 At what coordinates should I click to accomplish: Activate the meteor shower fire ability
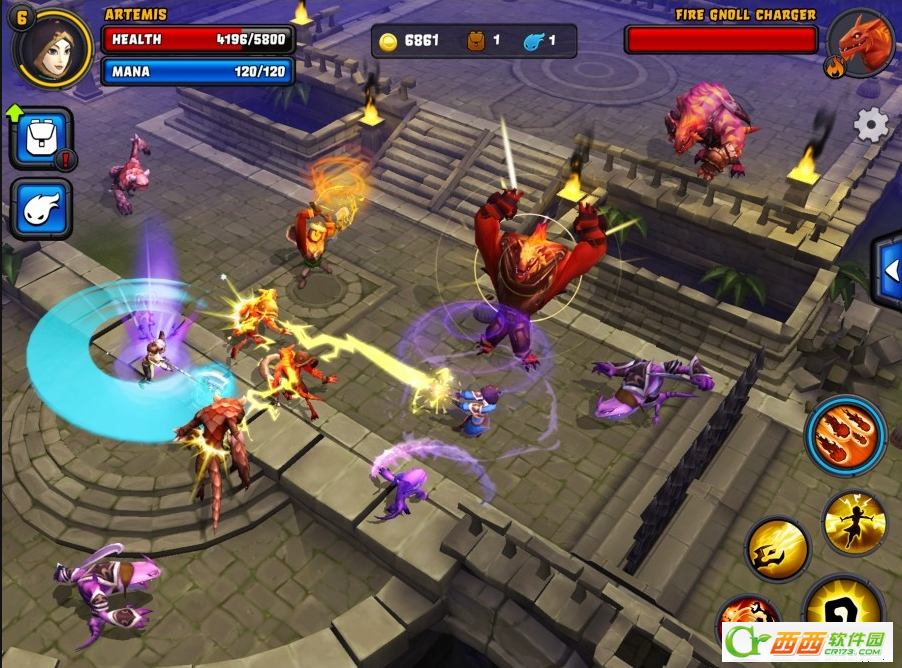pos(845,436)
